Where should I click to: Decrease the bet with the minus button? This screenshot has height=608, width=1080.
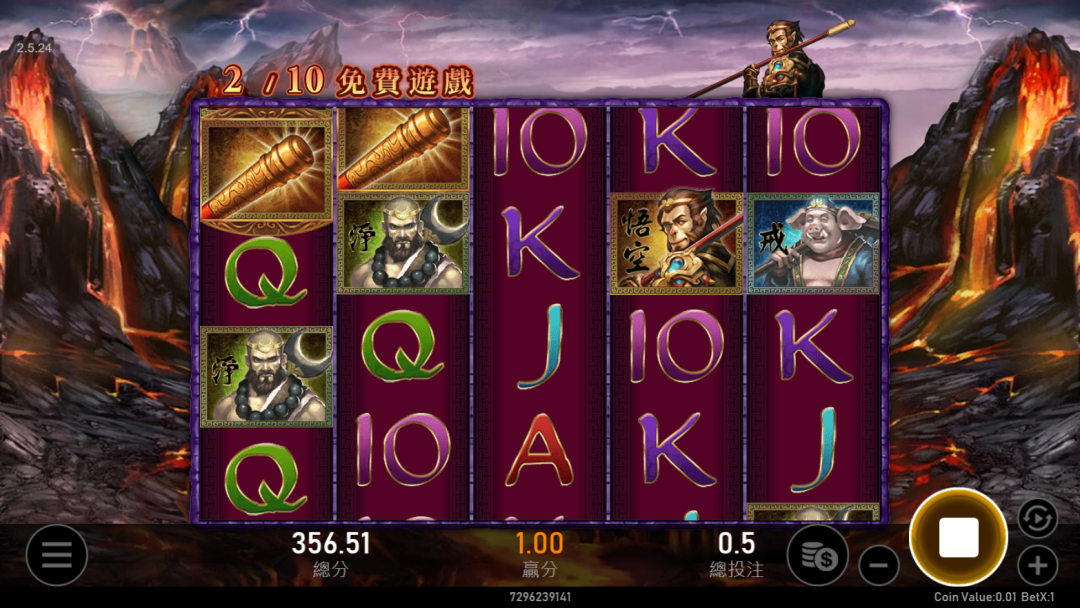[878, 566]
